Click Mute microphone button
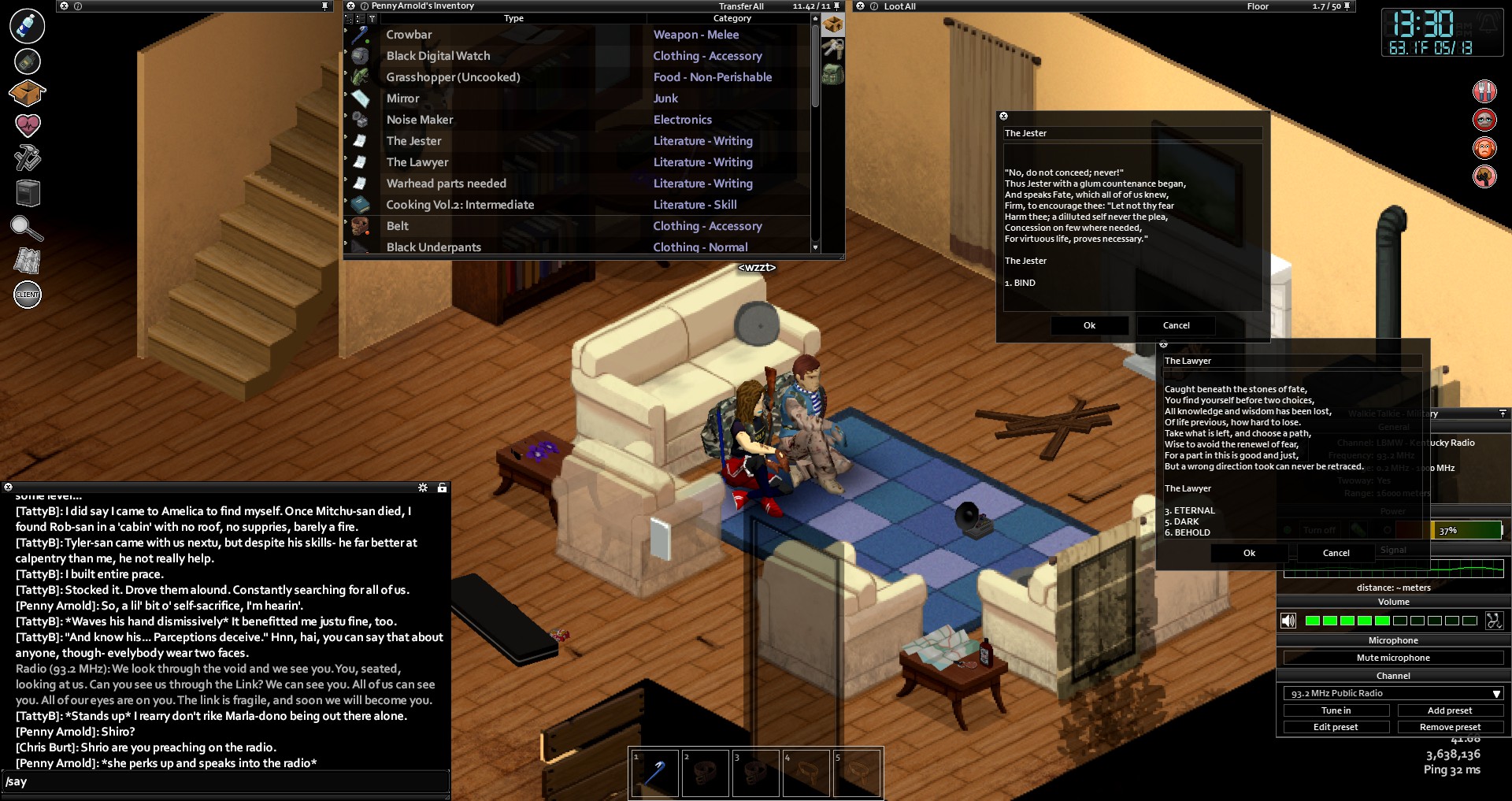The height and width of the screenshot is (801, 1512). (1392, 658)
